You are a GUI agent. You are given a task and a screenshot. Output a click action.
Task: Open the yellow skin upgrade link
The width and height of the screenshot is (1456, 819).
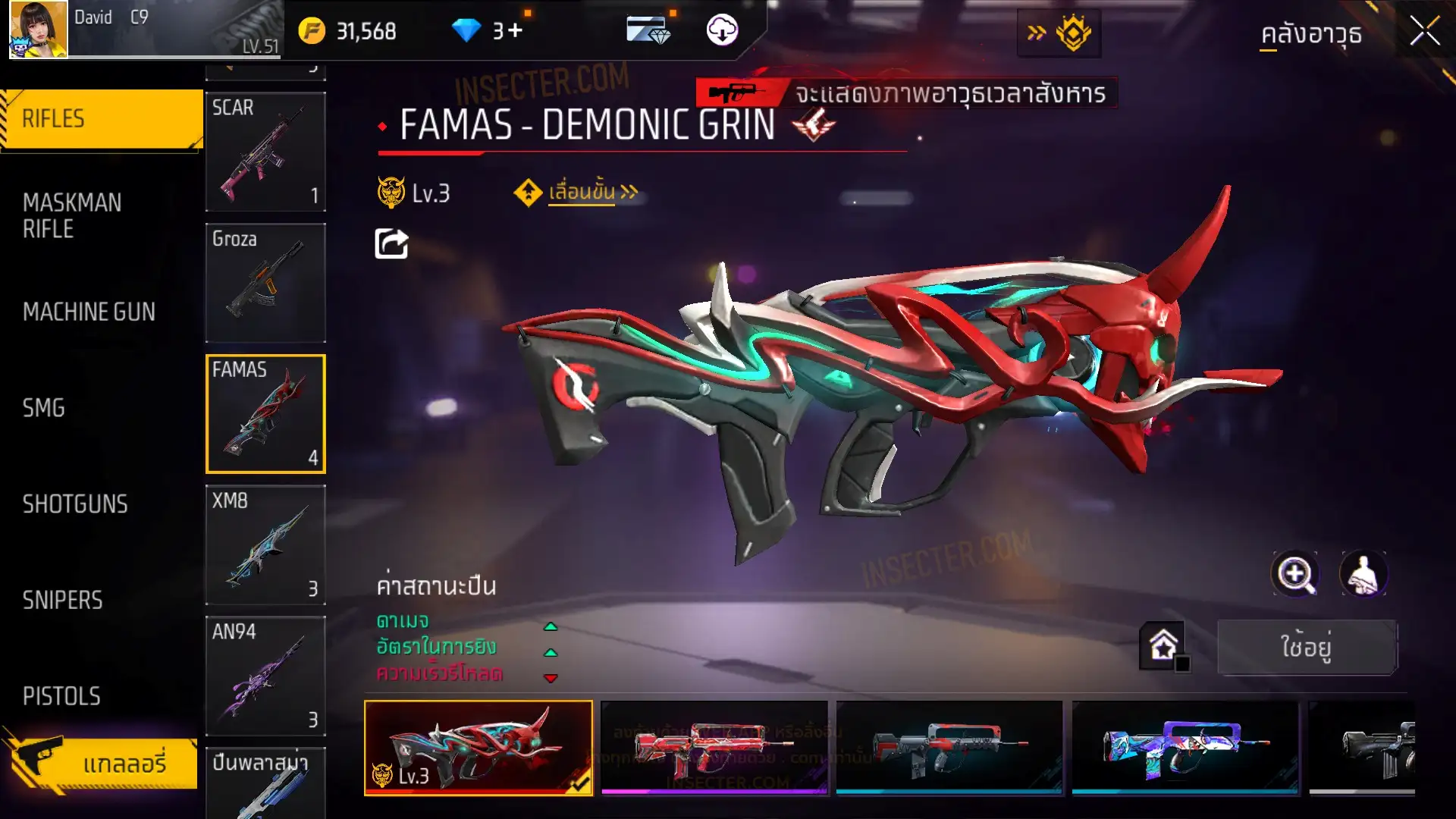pos(582,193)
